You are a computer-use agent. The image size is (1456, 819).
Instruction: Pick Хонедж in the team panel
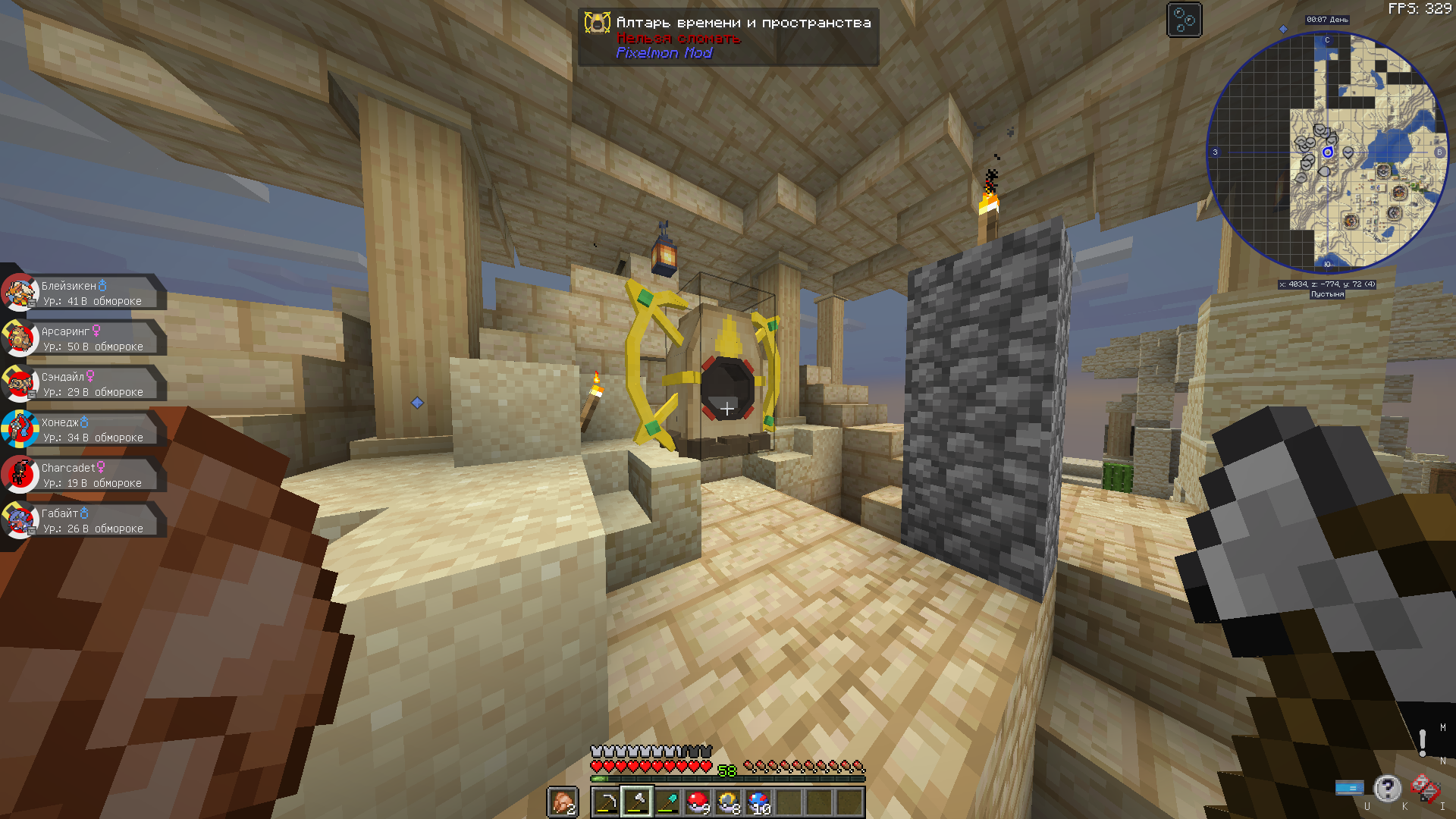[x=83, y=430]
